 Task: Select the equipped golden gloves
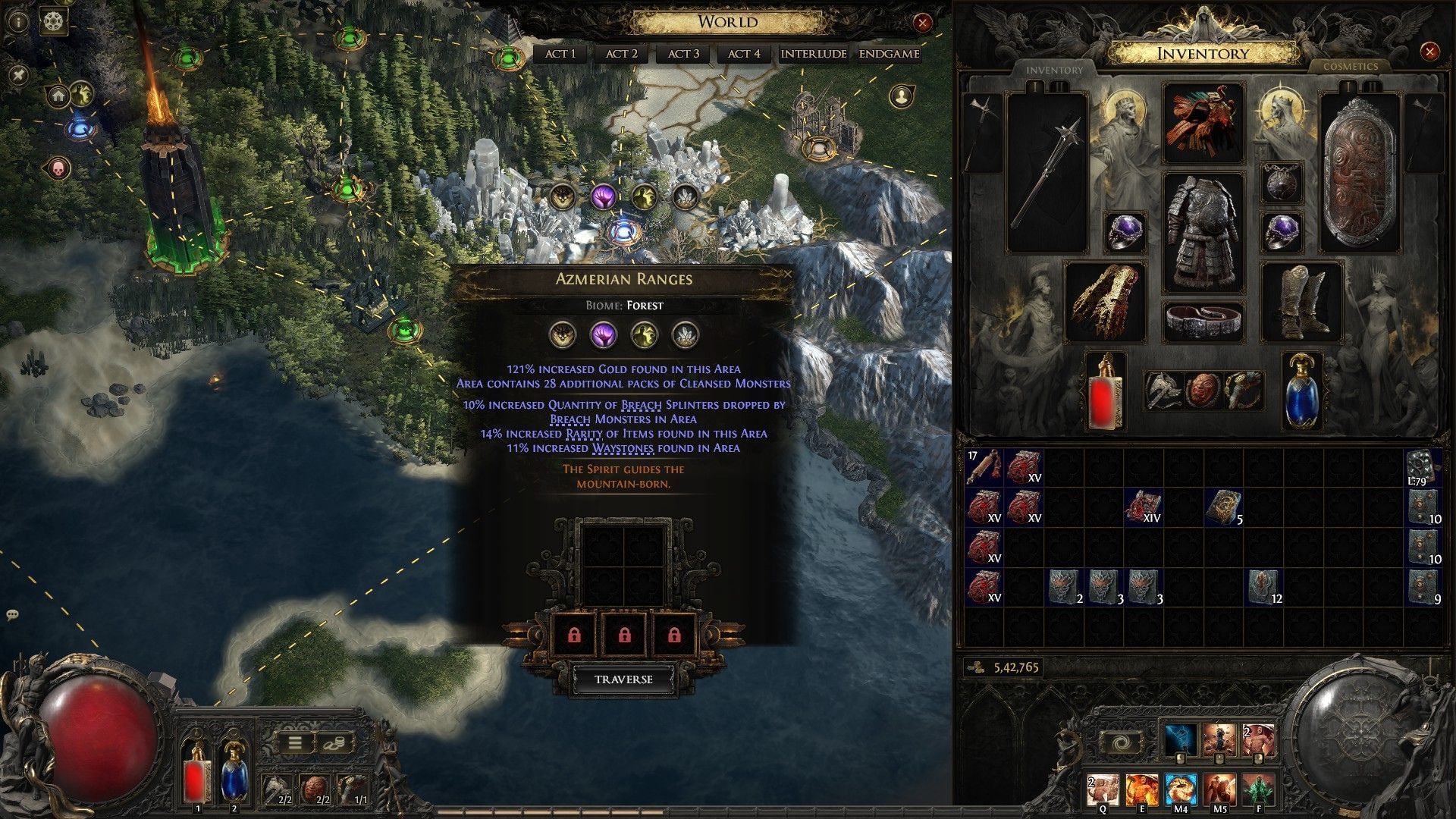pyautogui.click(x=1106, y=301)
